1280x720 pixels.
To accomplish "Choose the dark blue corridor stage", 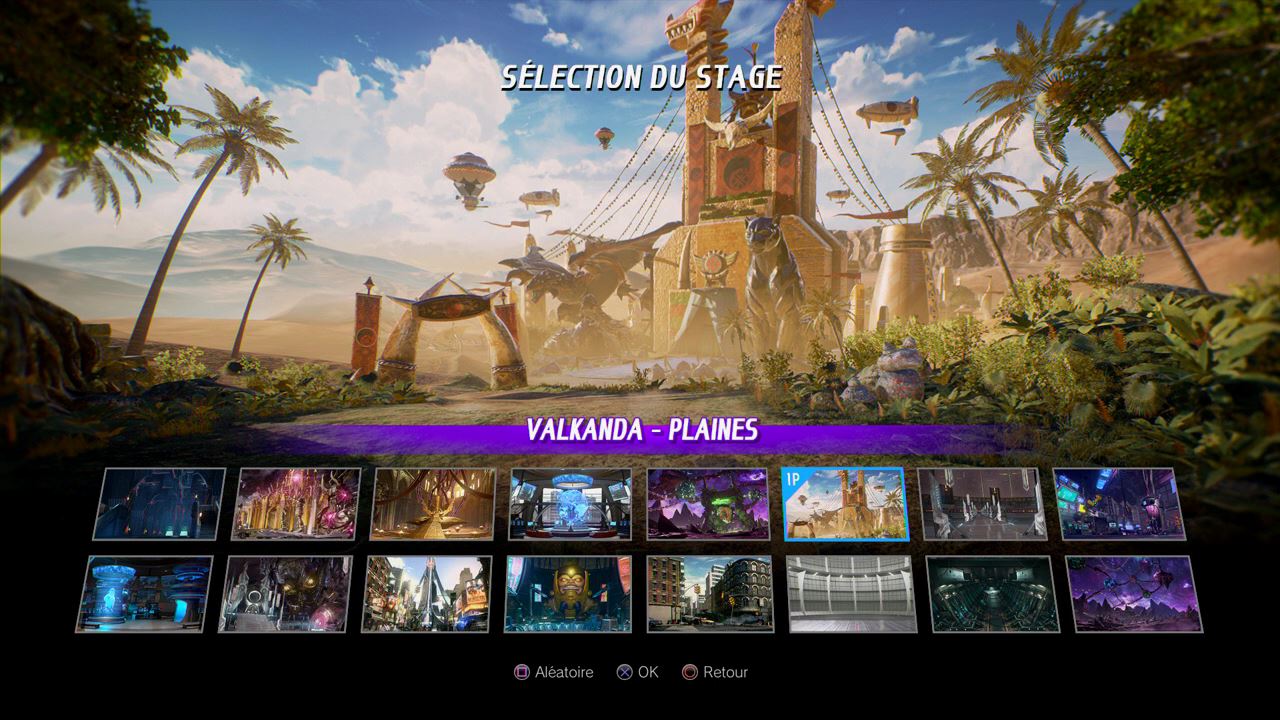I will click(159, 504).
